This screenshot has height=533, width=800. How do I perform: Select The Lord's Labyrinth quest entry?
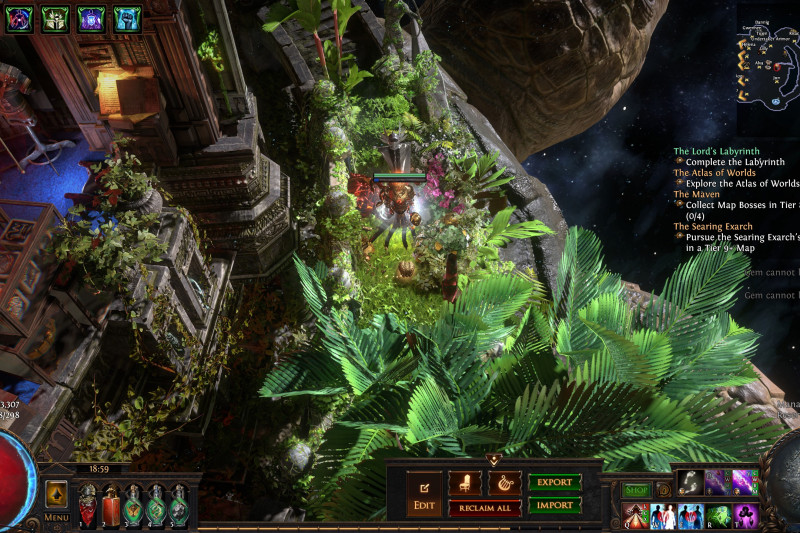click(715, 151)
